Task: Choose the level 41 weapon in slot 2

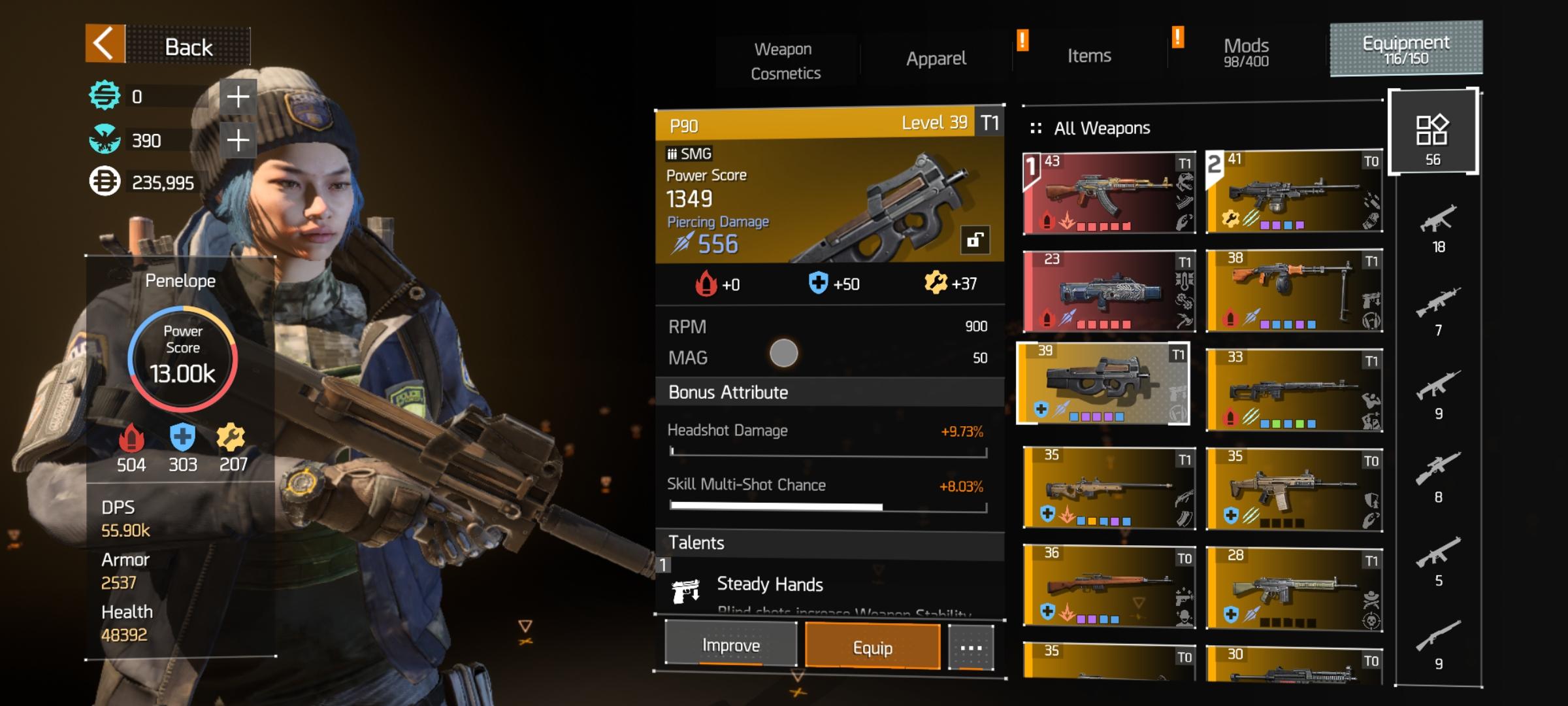Action: [1294, 192]
